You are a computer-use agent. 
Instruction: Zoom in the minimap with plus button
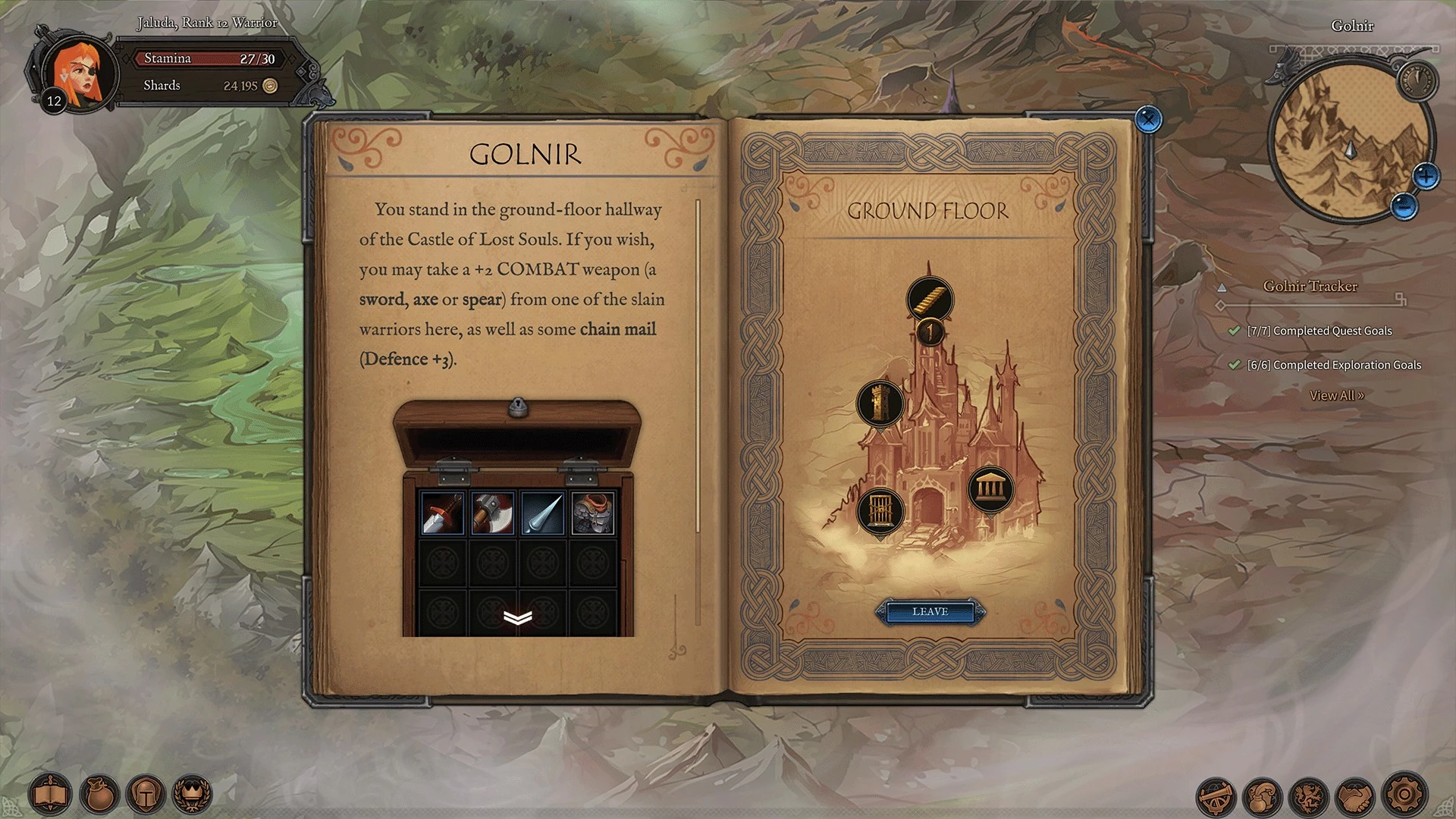pos(1426,177)
